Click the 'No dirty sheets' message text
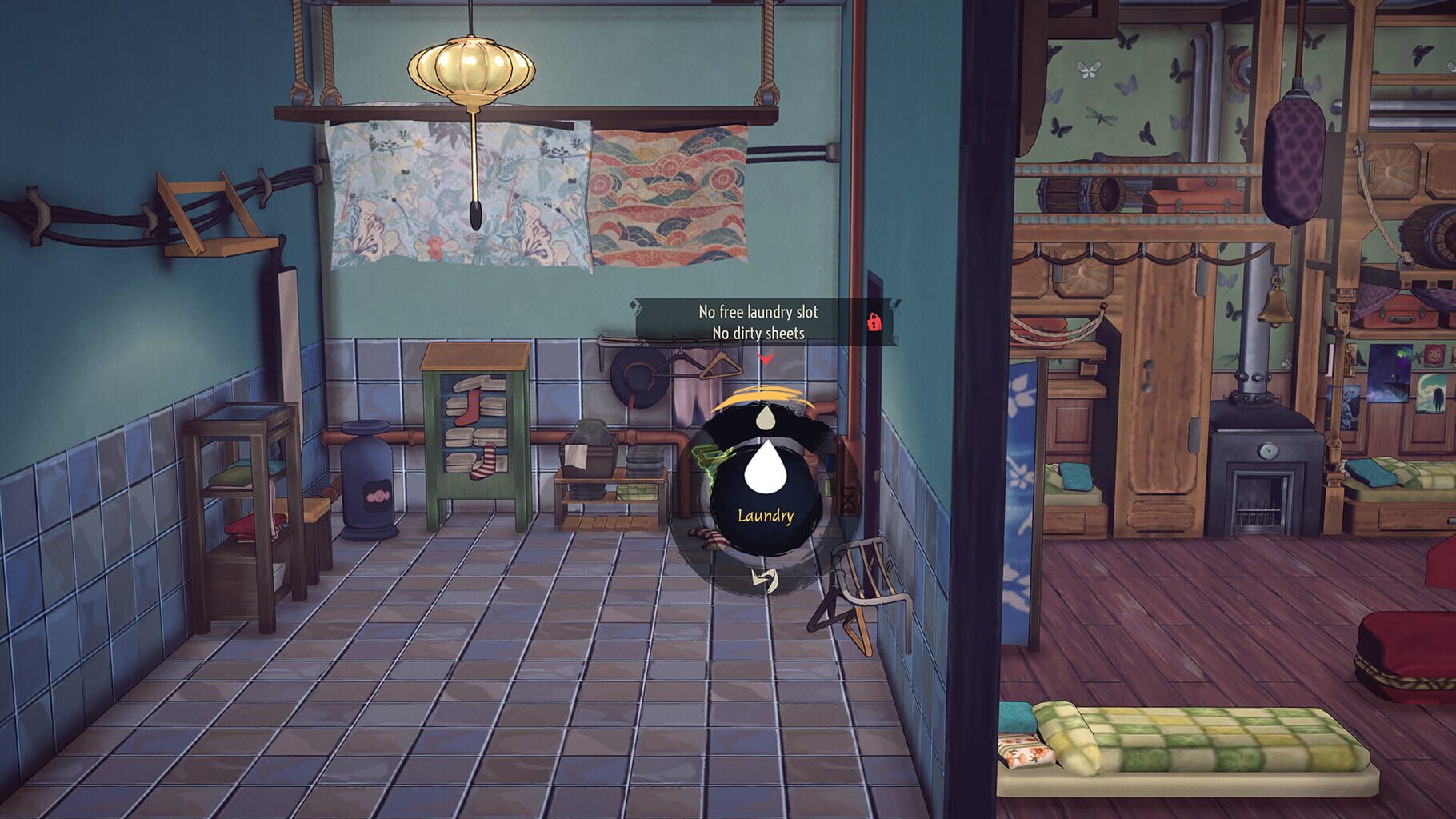This screenshot has width=1456, height=819. click(760, 334)
